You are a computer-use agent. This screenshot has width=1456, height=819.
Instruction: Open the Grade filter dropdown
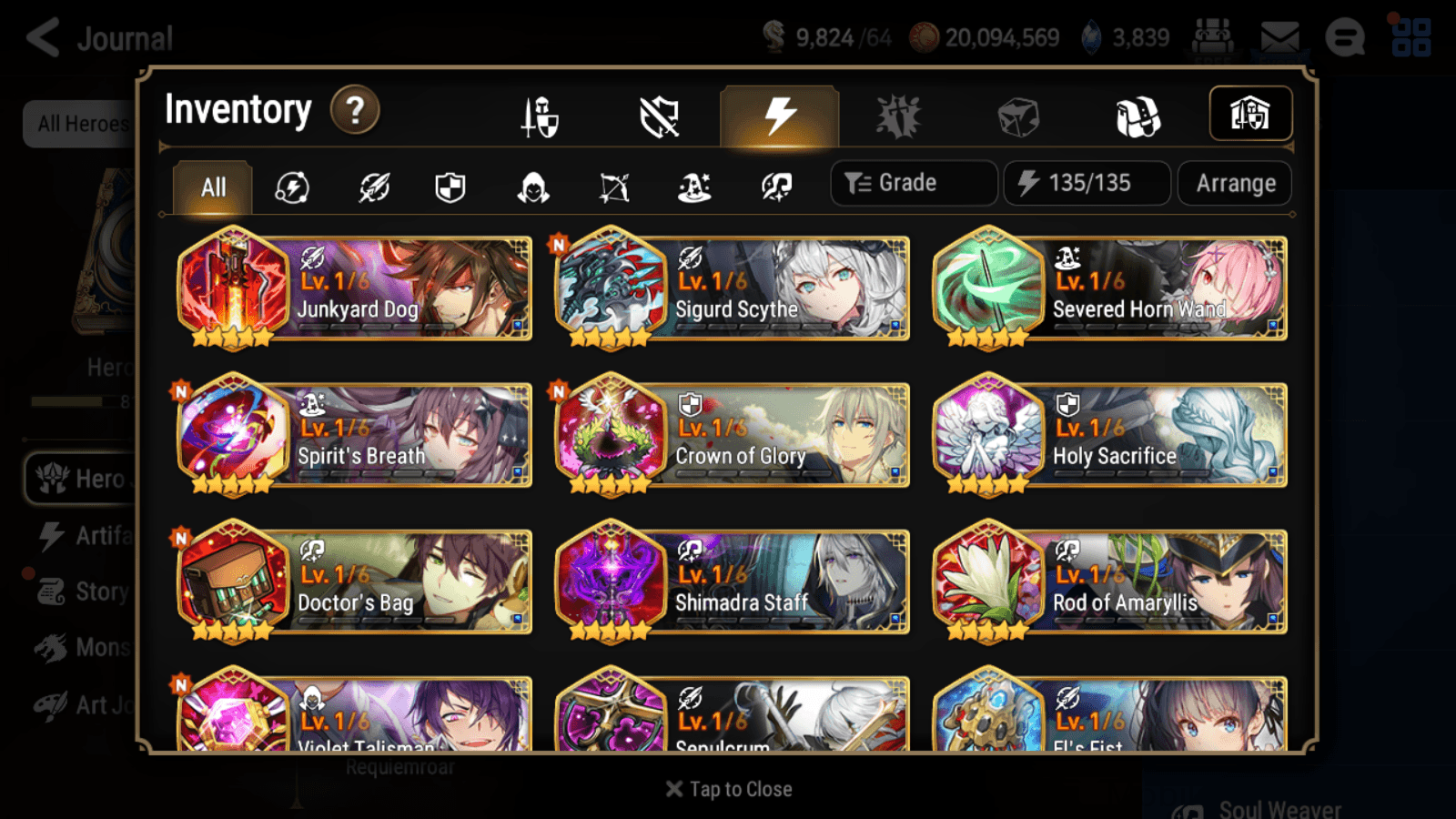pos(913,183)
